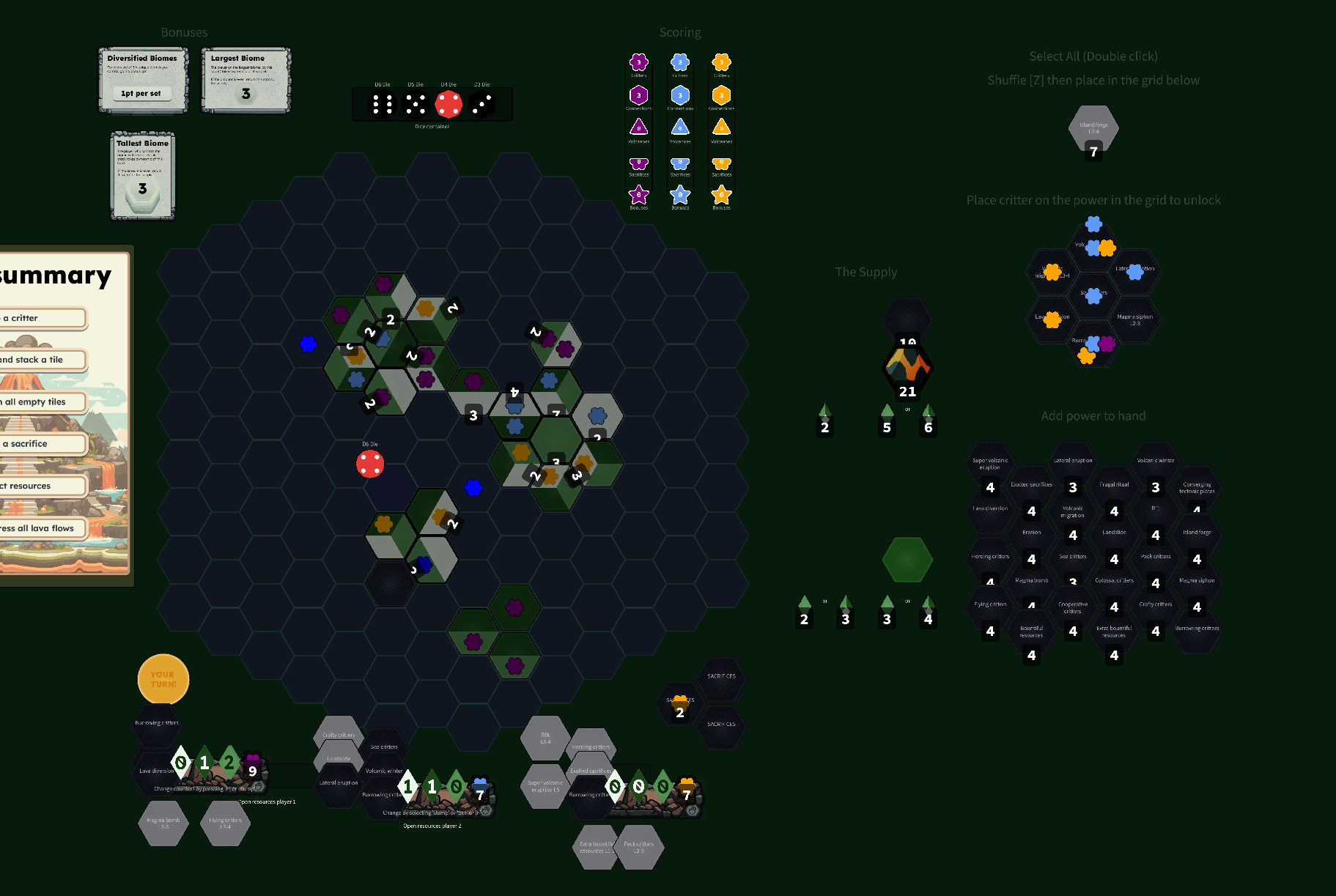
Task: Select the Island forge power tile in the shuffle stack
Action: [1093, 128]
